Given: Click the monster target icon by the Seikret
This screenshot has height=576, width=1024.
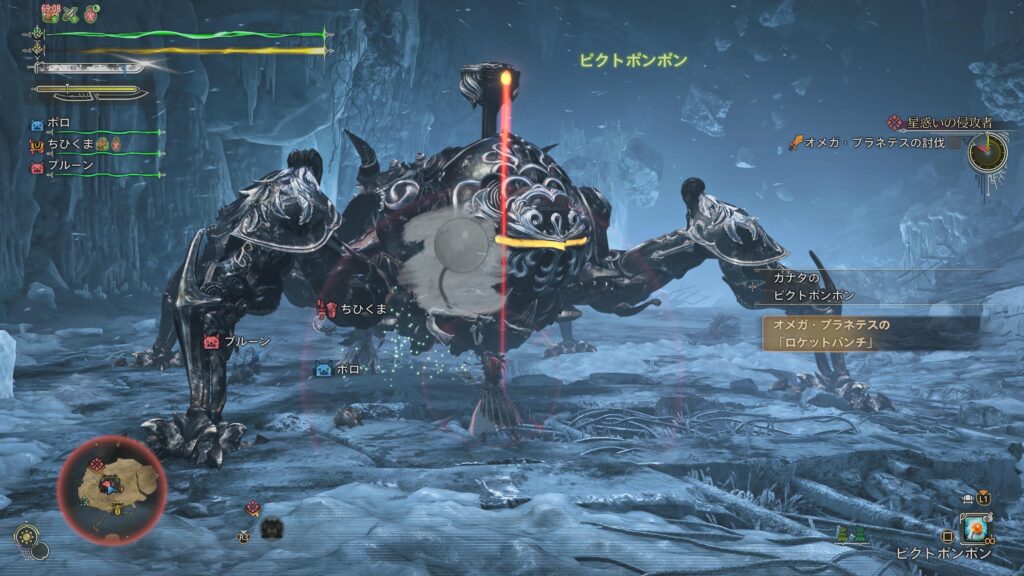Looking at the screenshot, I should (x=253, y=508).
